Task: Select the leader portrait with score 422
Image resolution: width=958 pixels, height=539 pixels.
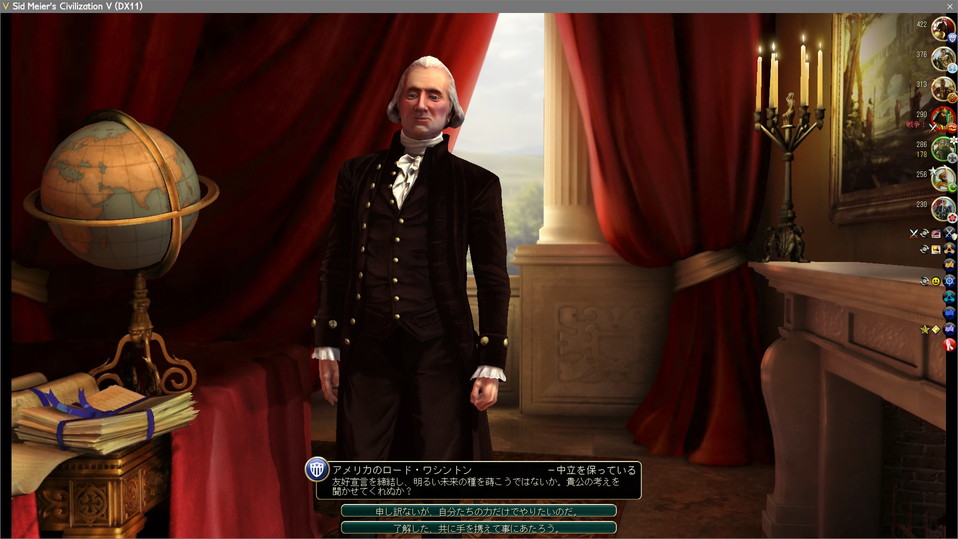Action: [943, 29]
